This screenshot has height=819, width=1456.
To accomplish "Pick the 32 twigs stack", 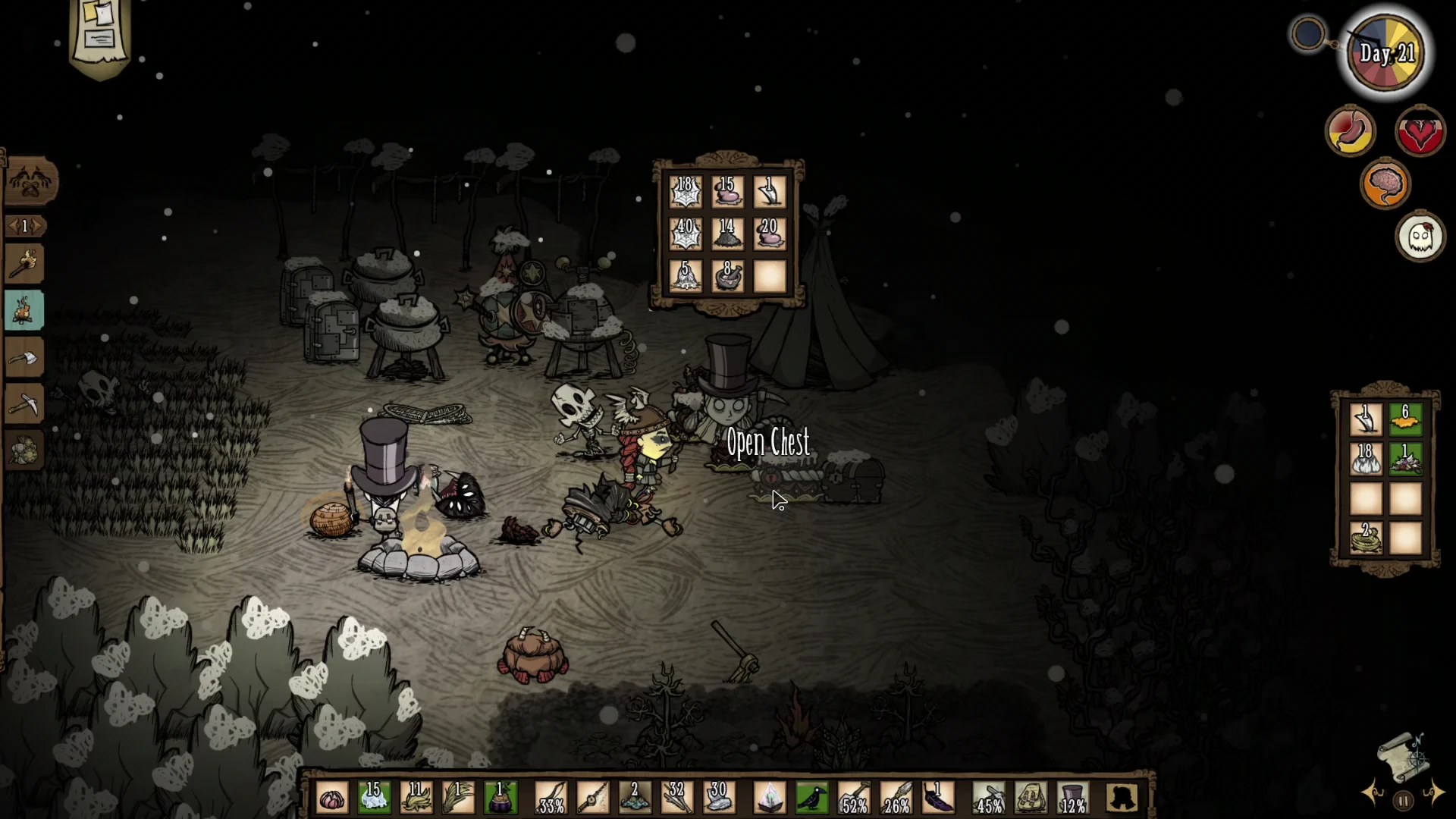I will pyautogui.click(x=676, y=799).
